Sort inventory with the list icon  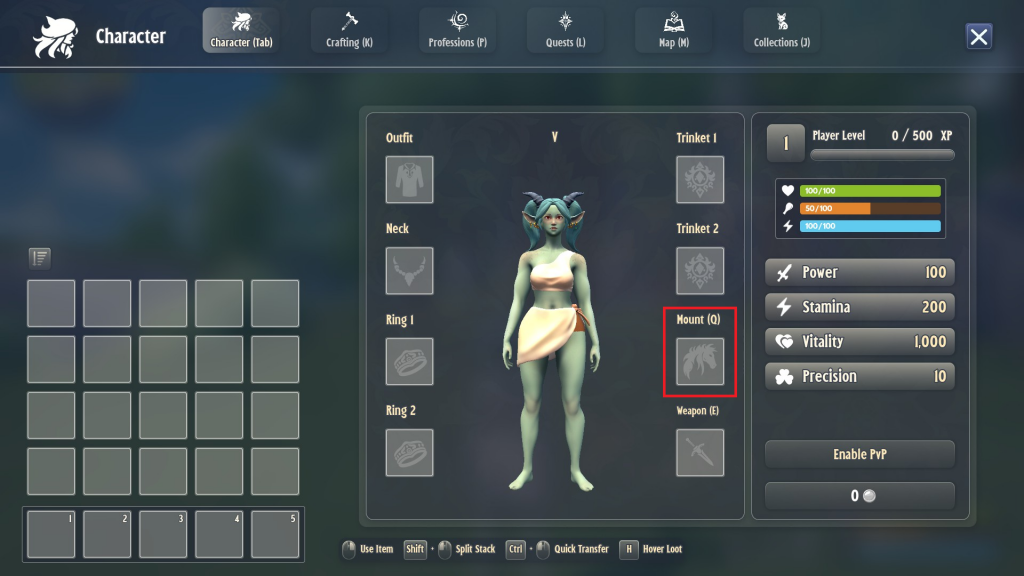click(40, 258)
